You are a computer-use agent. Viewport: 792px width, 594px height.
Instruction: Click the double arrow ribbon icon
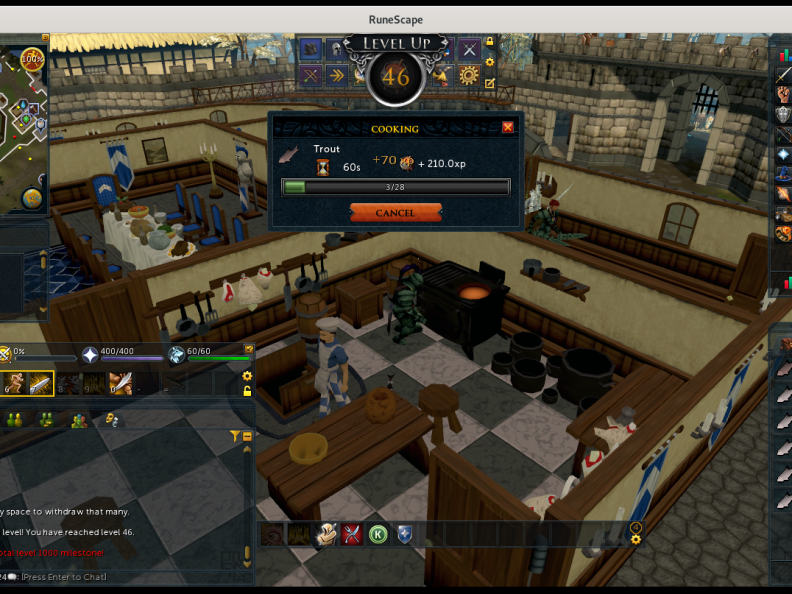point(337,75)
